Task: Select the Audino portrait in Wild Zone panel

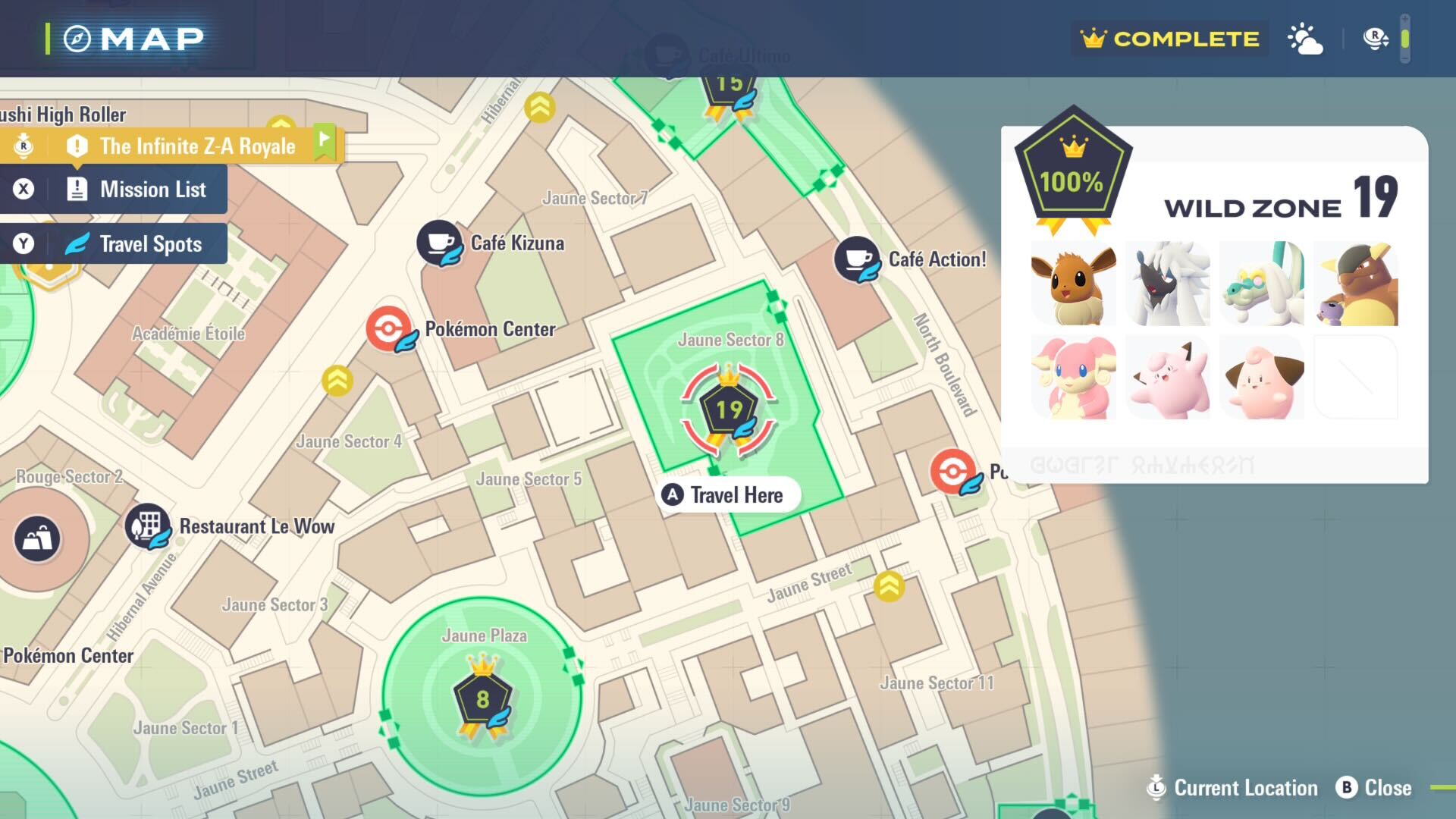Action: pos(1073,378)
